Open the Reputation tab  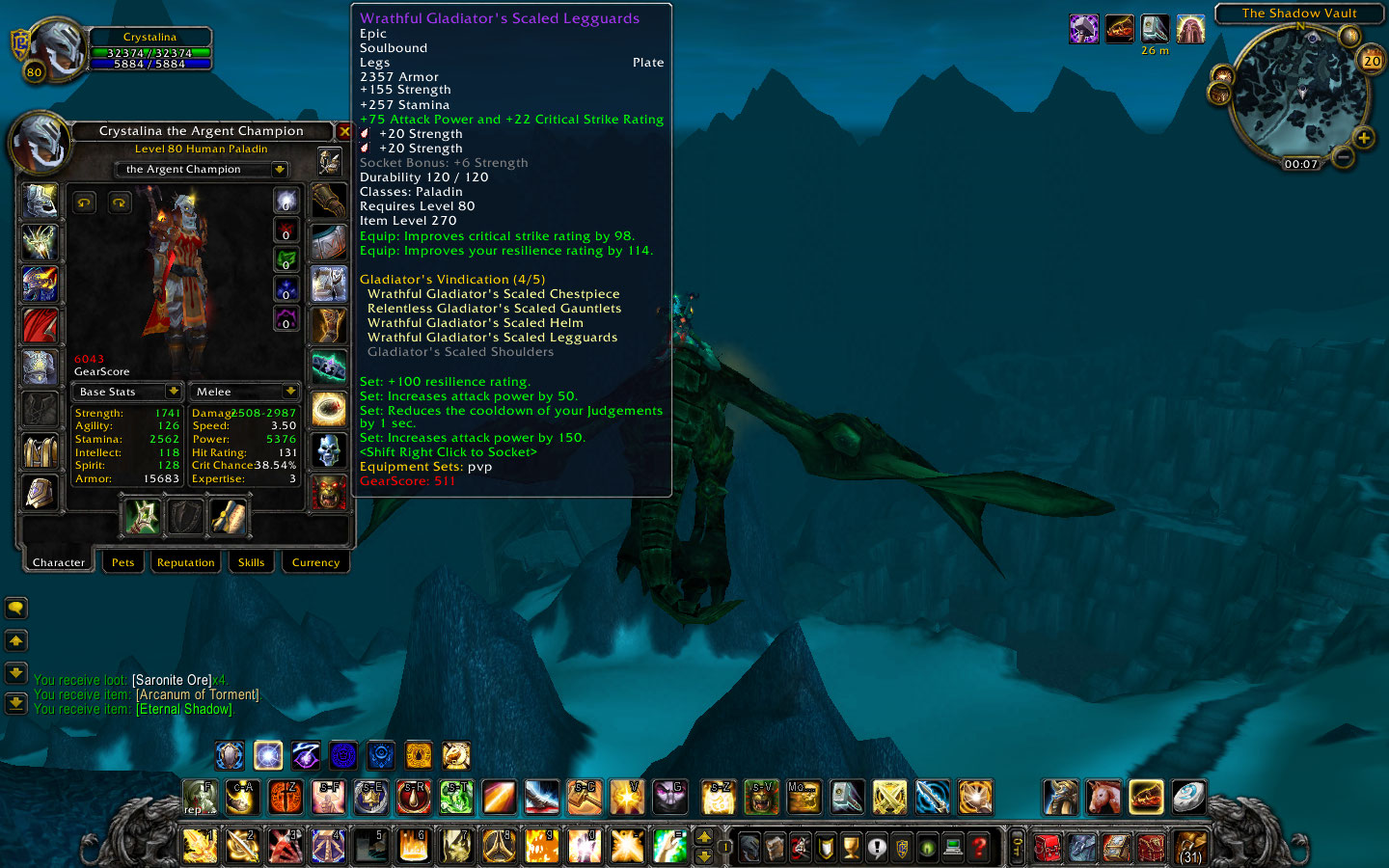pyautogui.click(x=185, y=562)
